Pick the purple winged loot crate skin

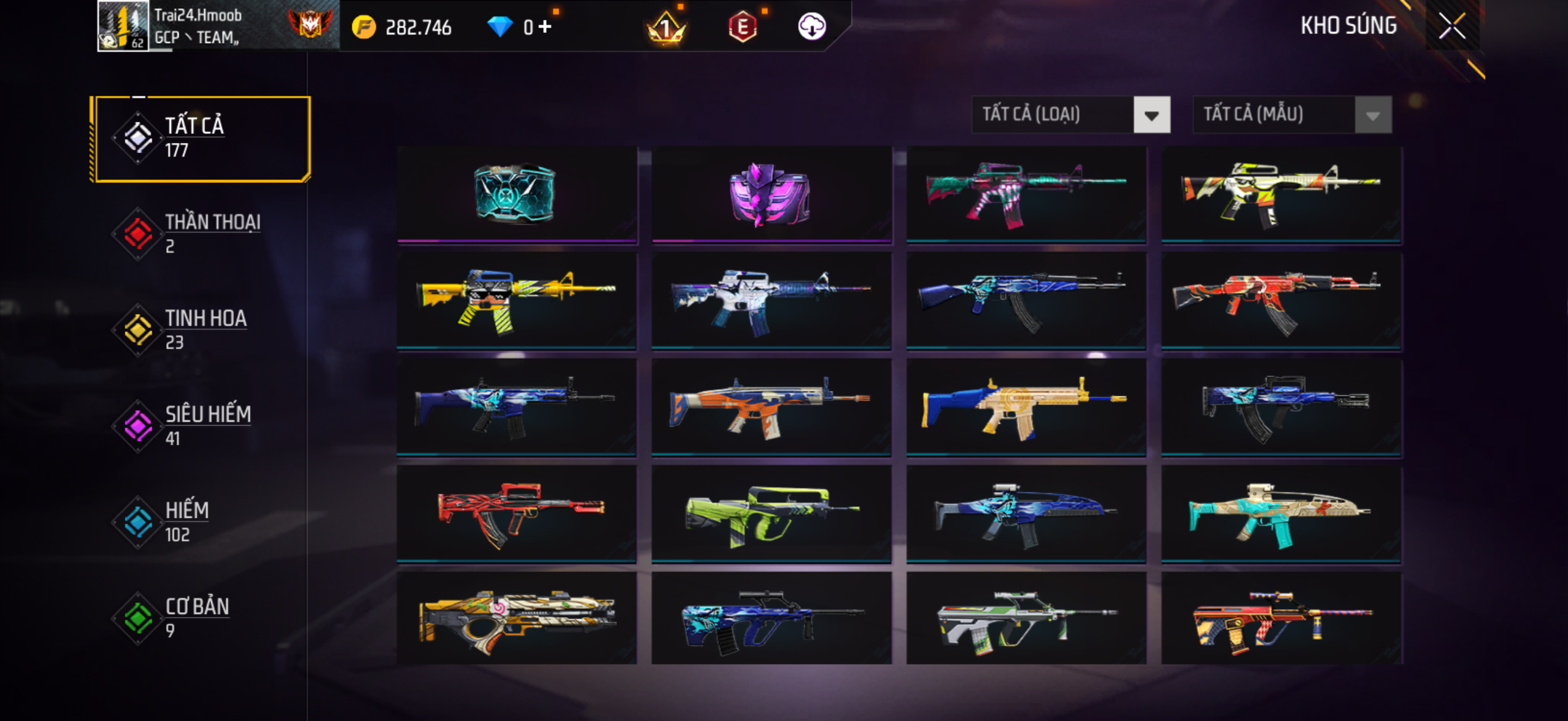pos(771,195)
